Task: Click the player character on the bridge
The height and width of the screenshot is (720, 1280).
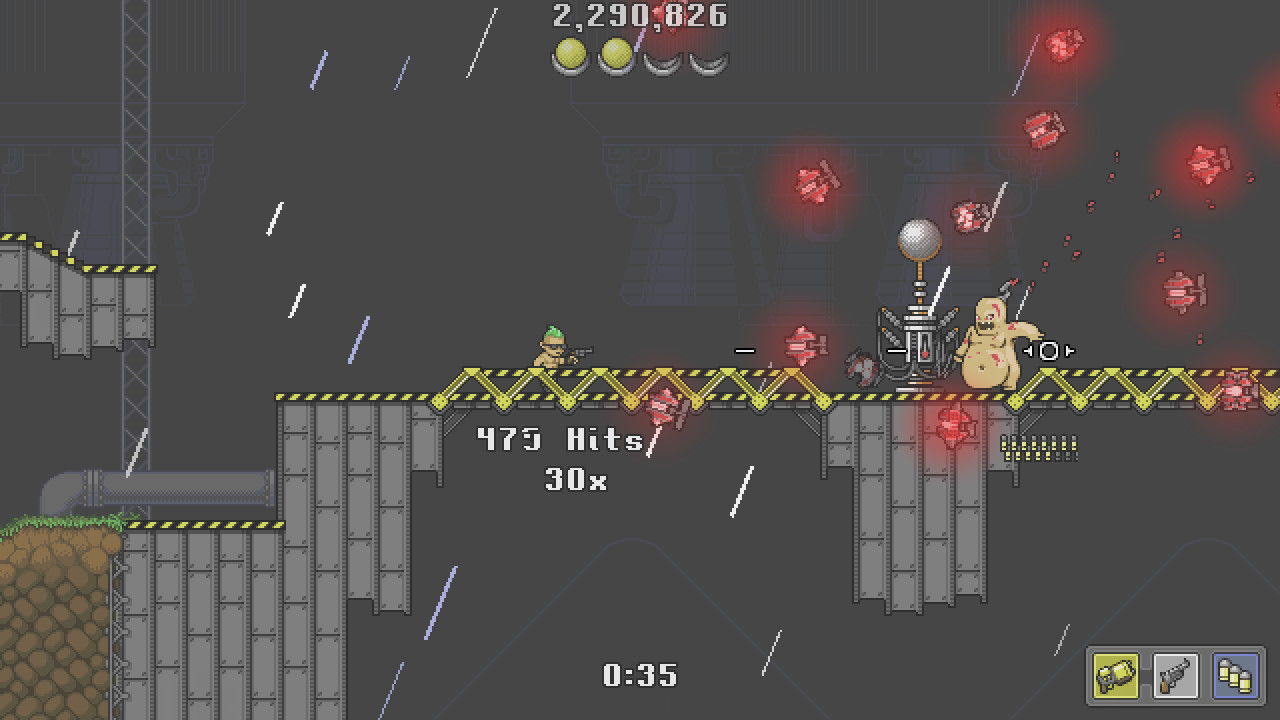Action: pyautogui.click(x=551, y=352)
